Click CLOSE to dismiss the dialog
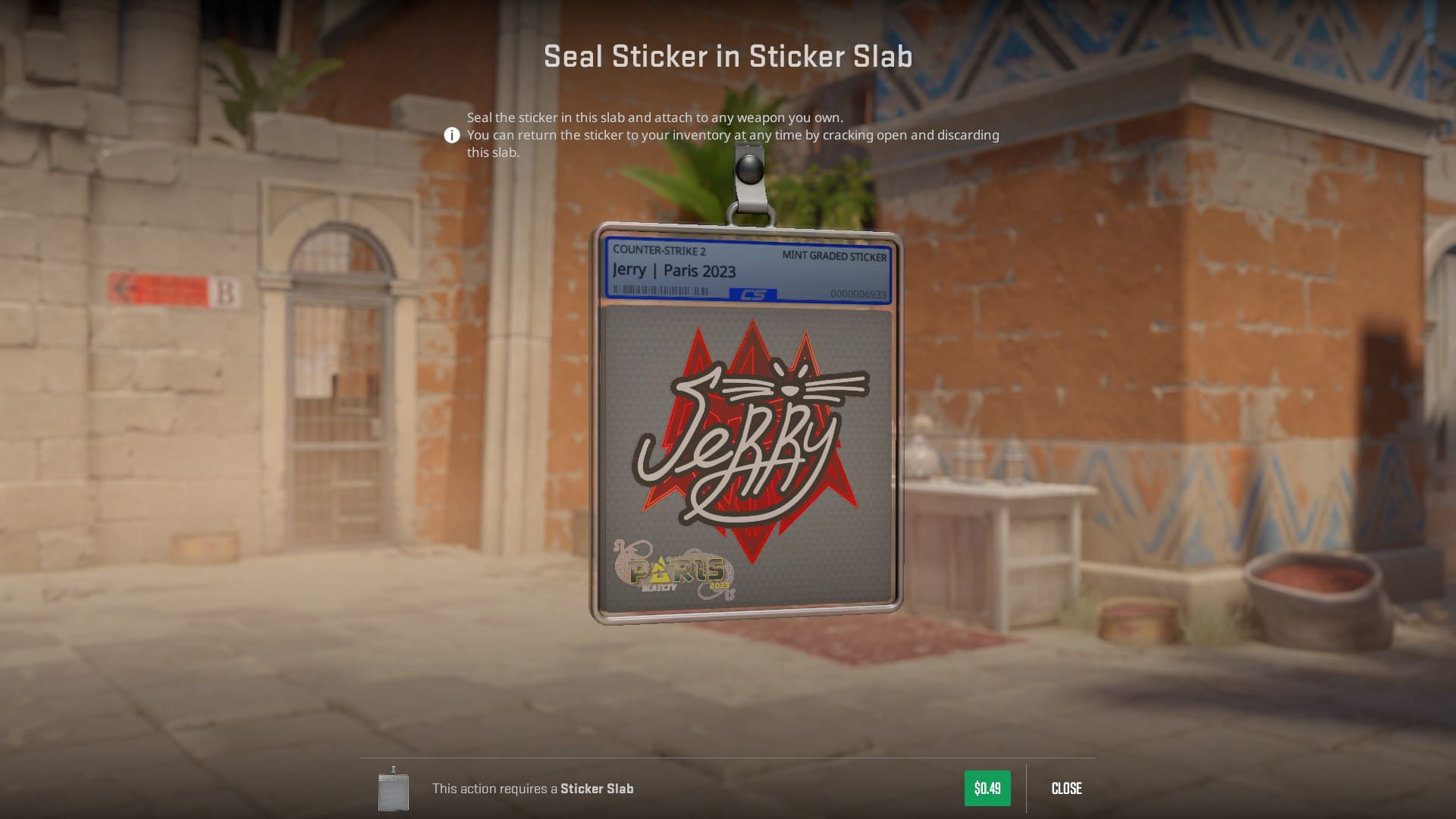Viewport: 1456px width, 819px height. (1066, 789)
